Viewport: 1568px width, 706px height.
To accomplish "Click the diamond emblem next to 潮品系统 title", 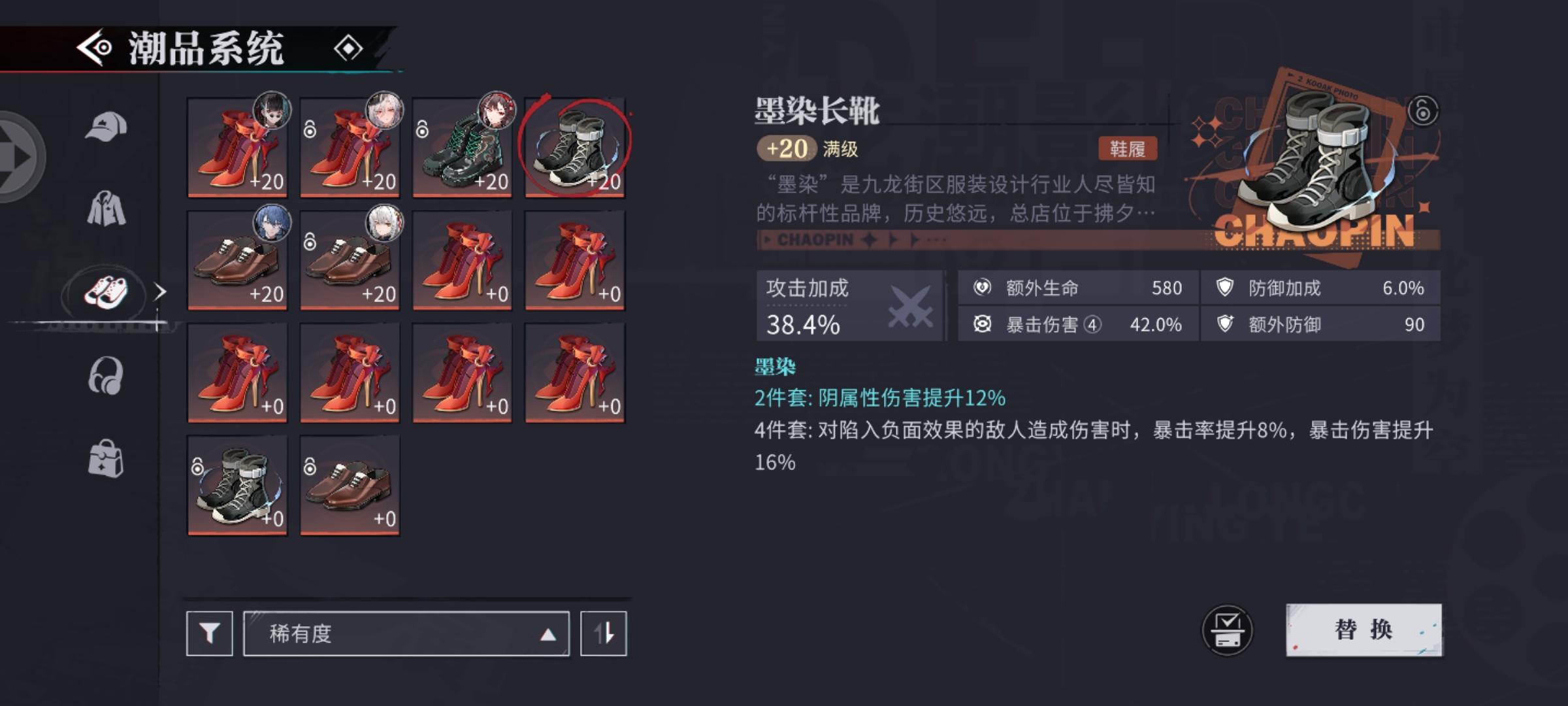I will click(348, 47).
